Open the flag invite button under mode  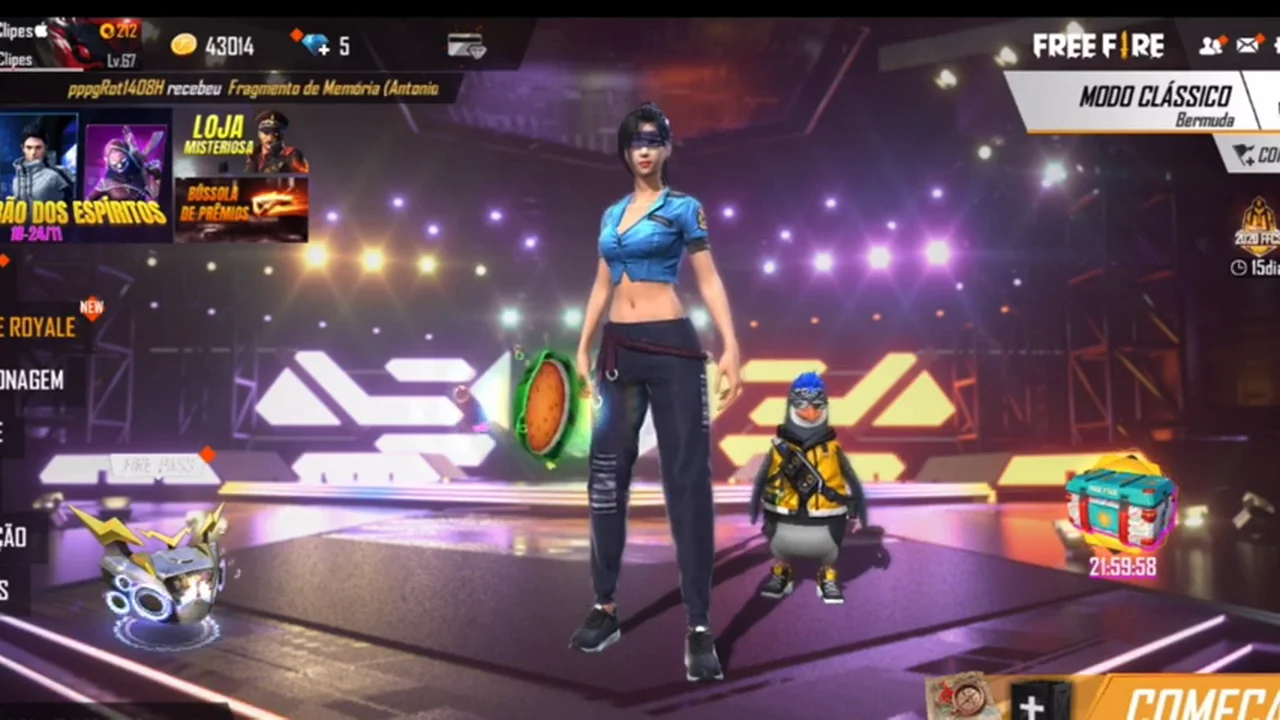click(1252, 155)
